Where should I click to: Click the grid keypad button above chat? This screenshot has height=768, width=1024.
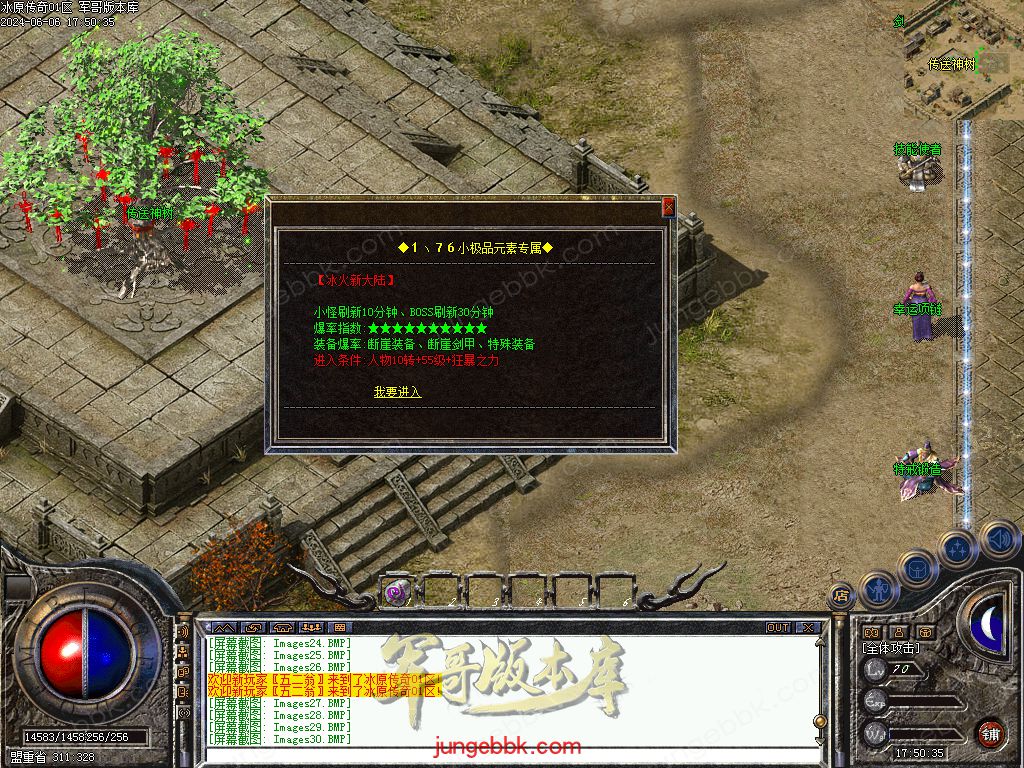337,628
